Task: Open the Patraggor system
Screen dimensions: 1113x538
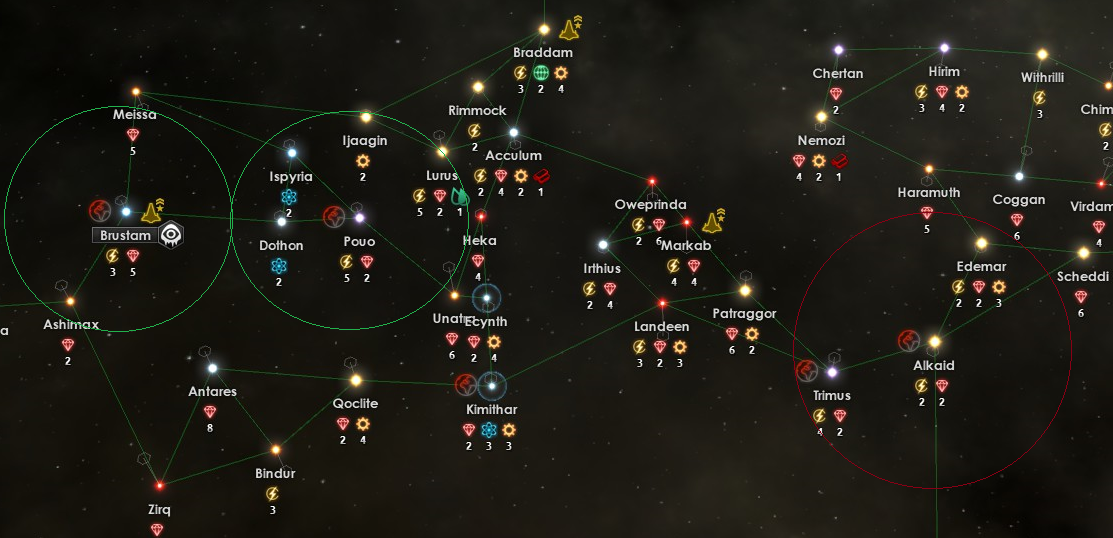Action: coord(745,291)
